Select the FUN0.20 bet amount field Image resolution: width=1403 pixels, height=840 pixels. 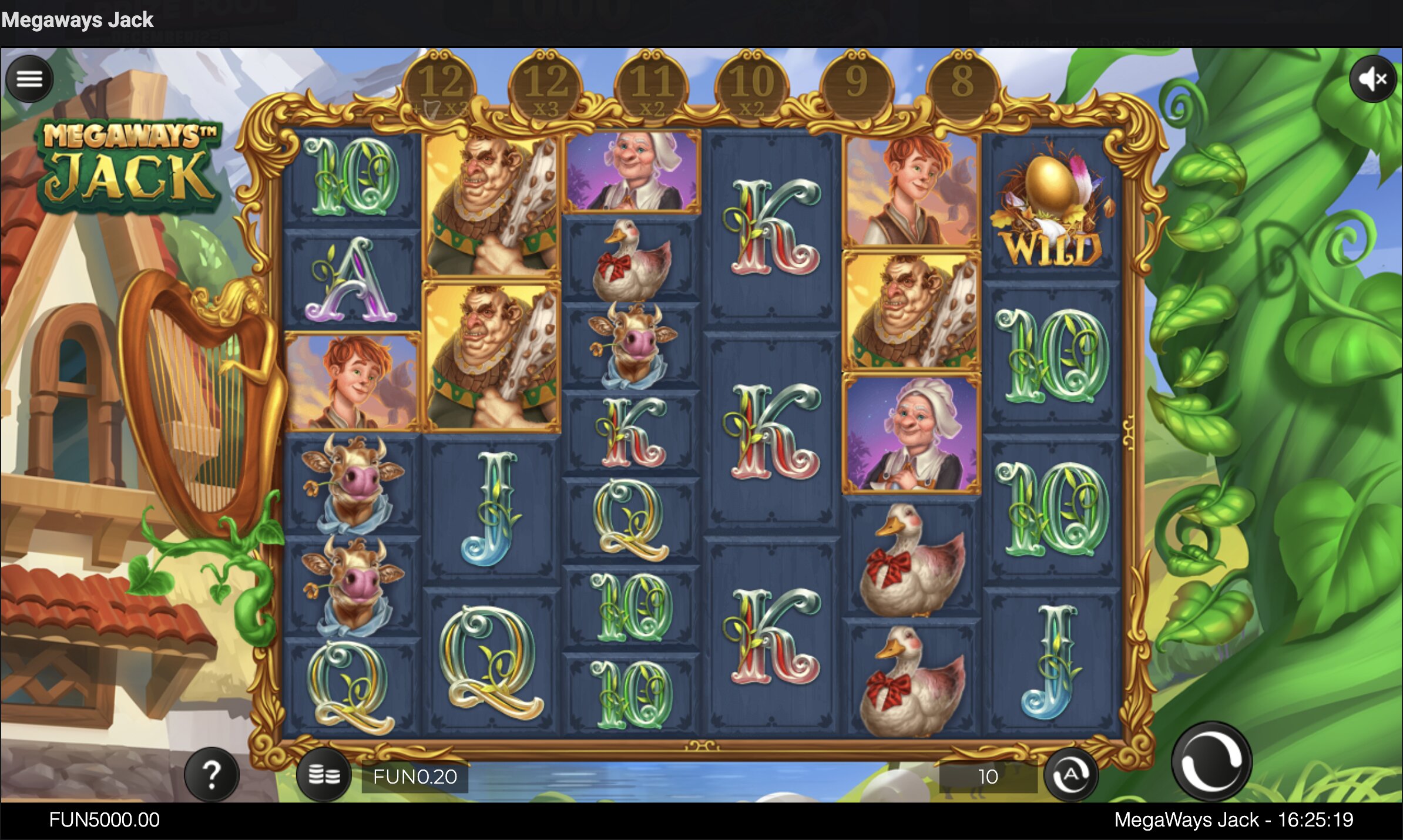[415, 777]
